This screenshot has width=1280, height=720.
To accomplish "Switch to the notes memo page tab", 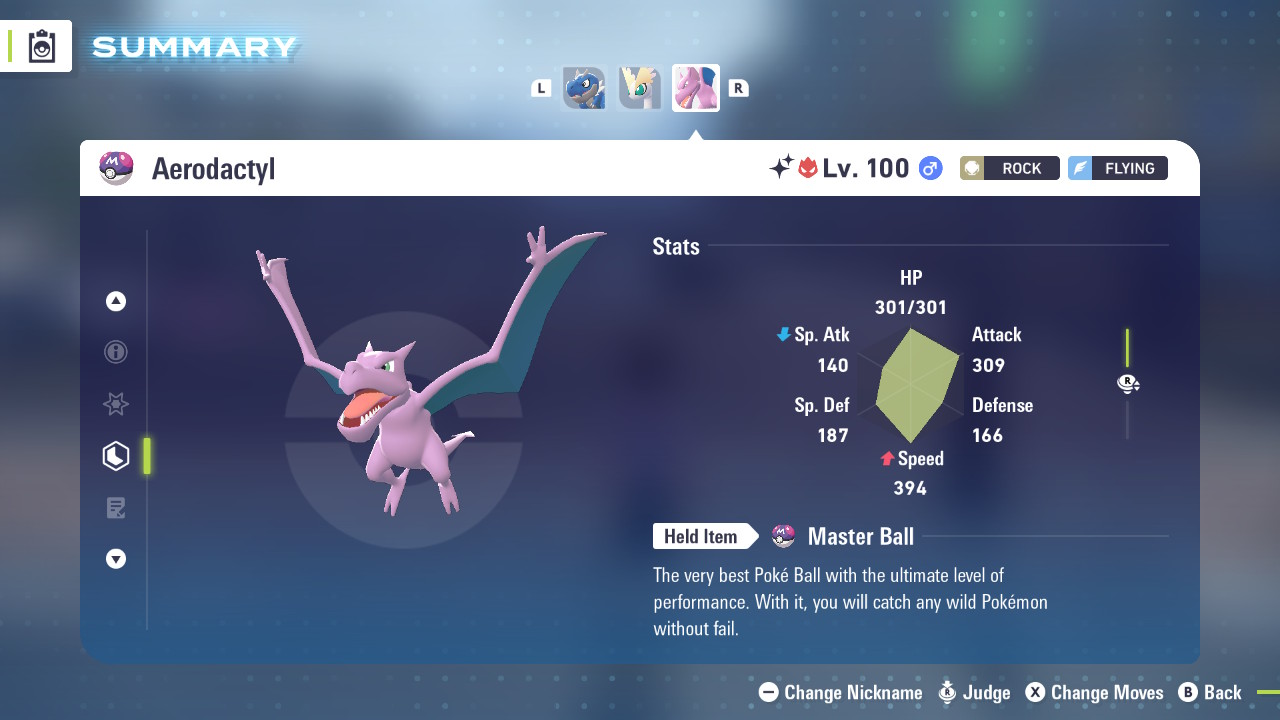I will [116, 508].
